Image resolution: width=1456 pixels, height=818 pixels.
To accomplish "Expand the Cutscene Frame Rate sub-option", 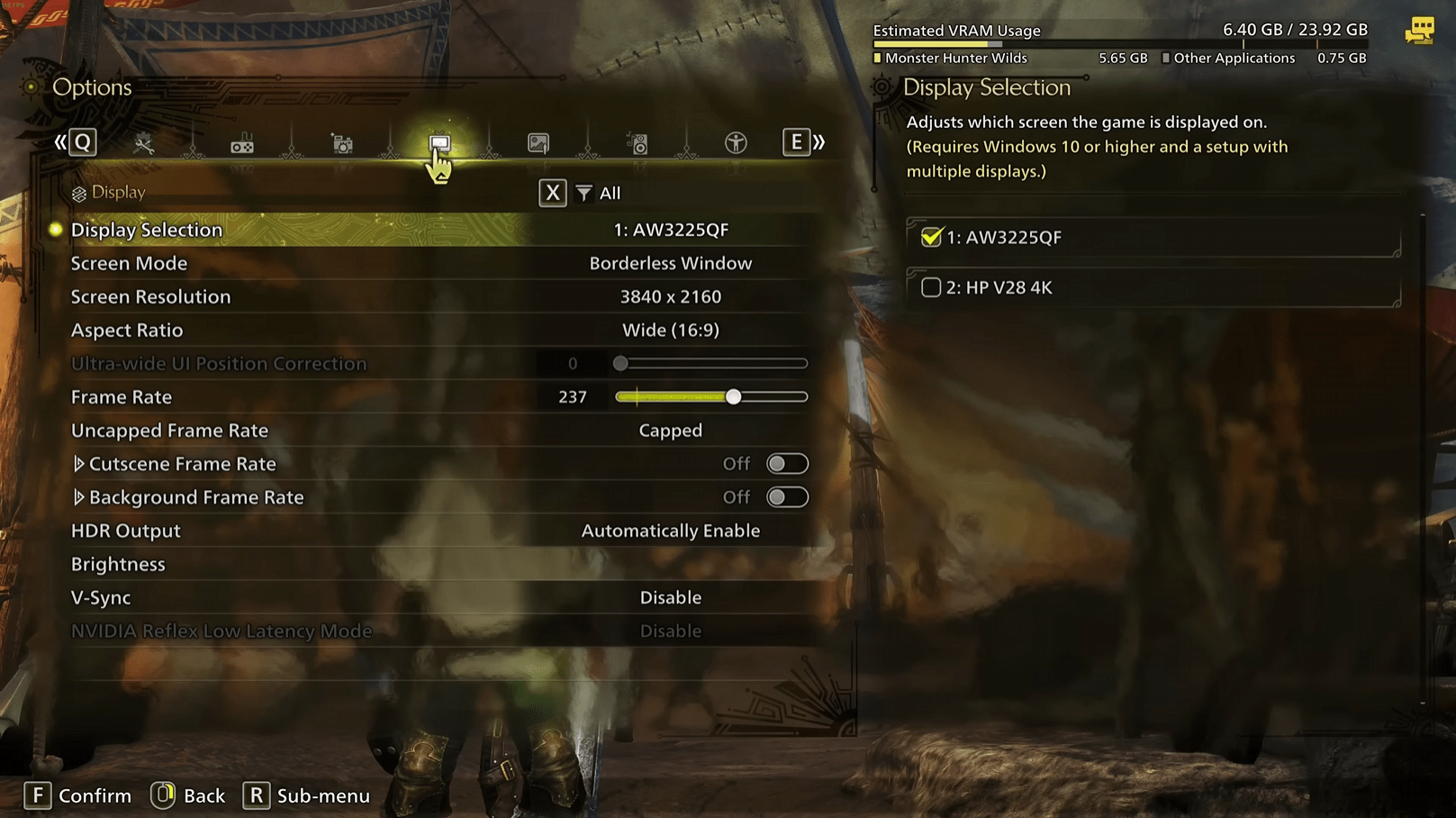I will (x=80, y=463).
